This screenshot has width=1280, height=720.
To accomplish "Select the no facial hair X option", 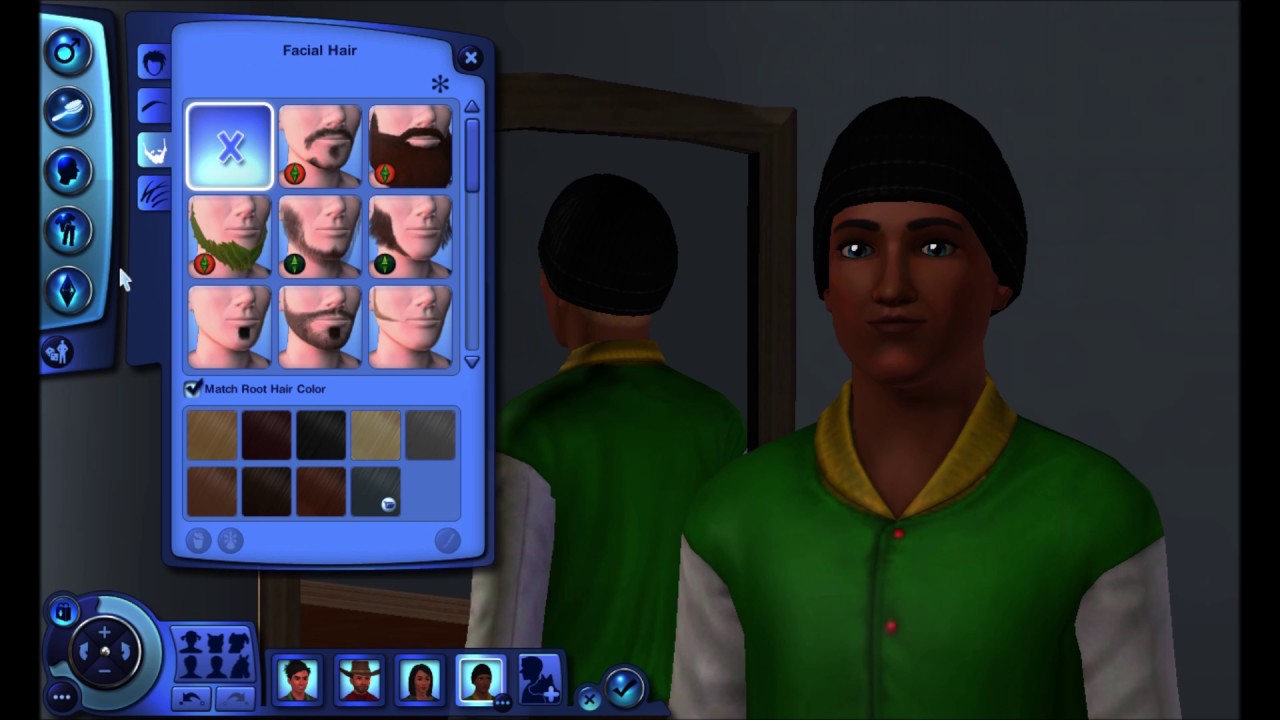I will pos(229,147).
